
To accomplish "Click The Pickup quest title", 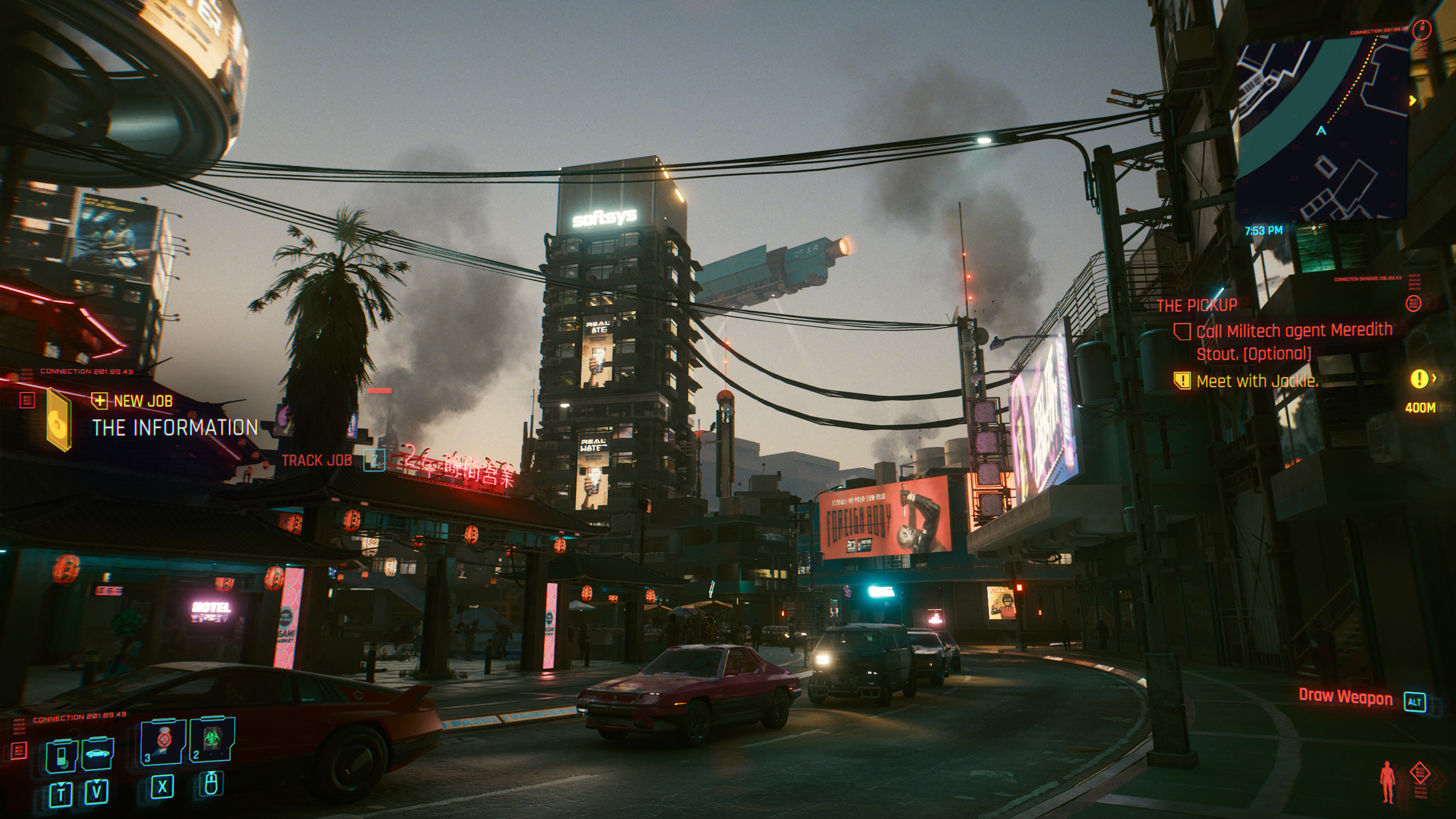I will [1197, 305].
